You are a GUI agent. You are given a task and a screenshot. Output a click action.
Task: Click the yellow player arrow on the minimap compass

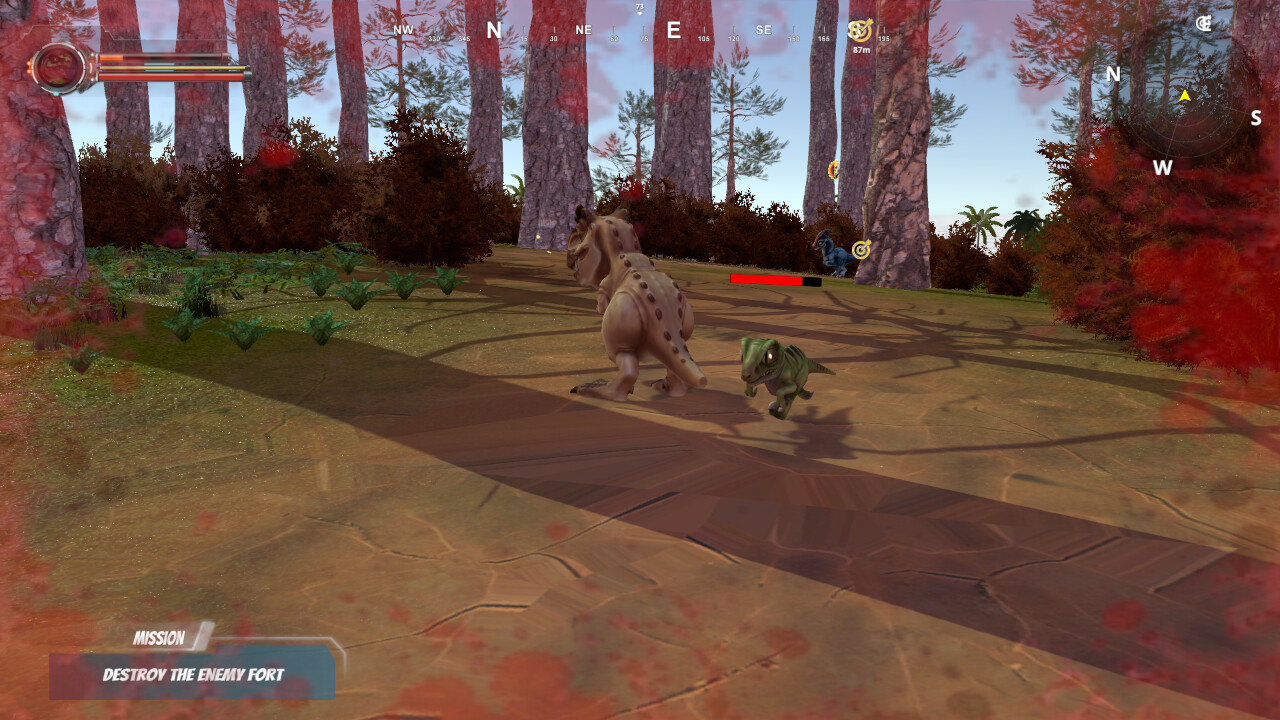coord(1184,95)
